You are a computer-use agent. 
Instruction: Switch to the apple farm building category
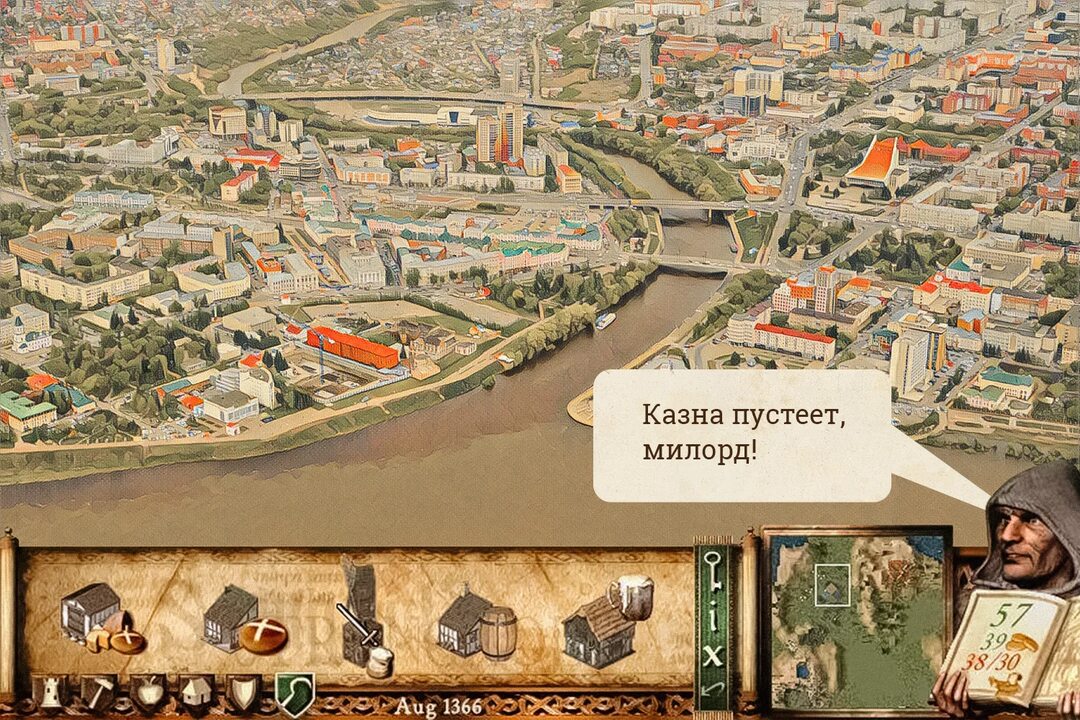point(147,691)
